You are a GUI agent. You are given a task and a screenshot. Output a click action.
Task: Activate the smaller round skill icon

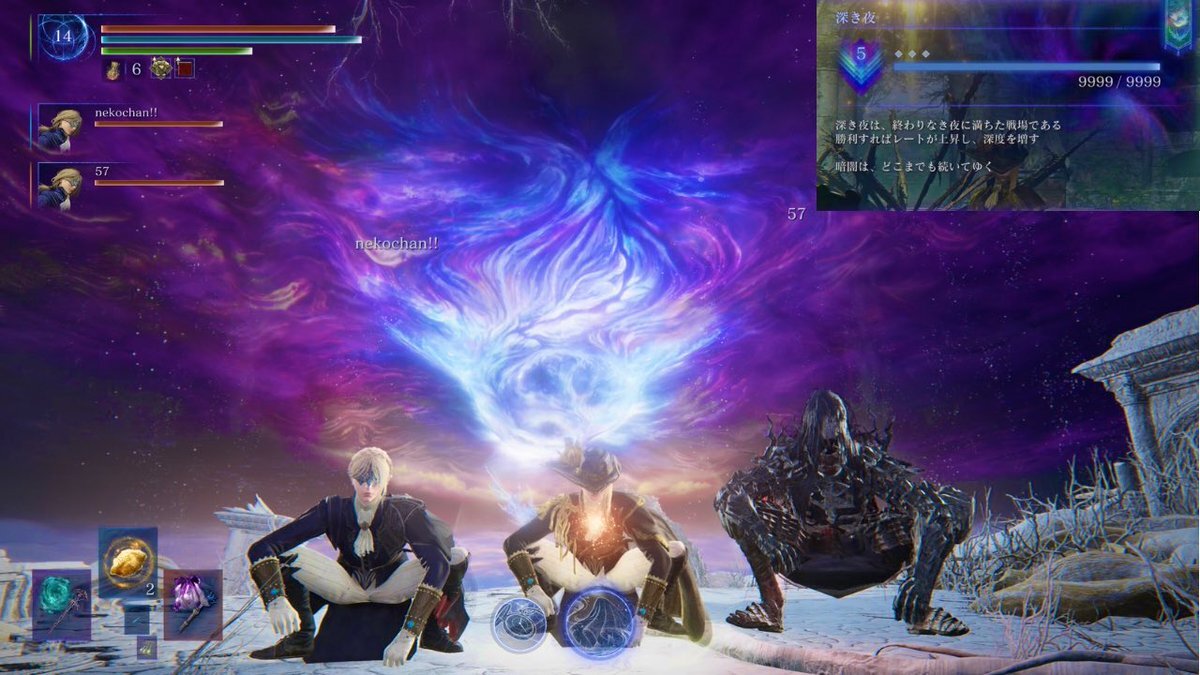click(520, 622)
